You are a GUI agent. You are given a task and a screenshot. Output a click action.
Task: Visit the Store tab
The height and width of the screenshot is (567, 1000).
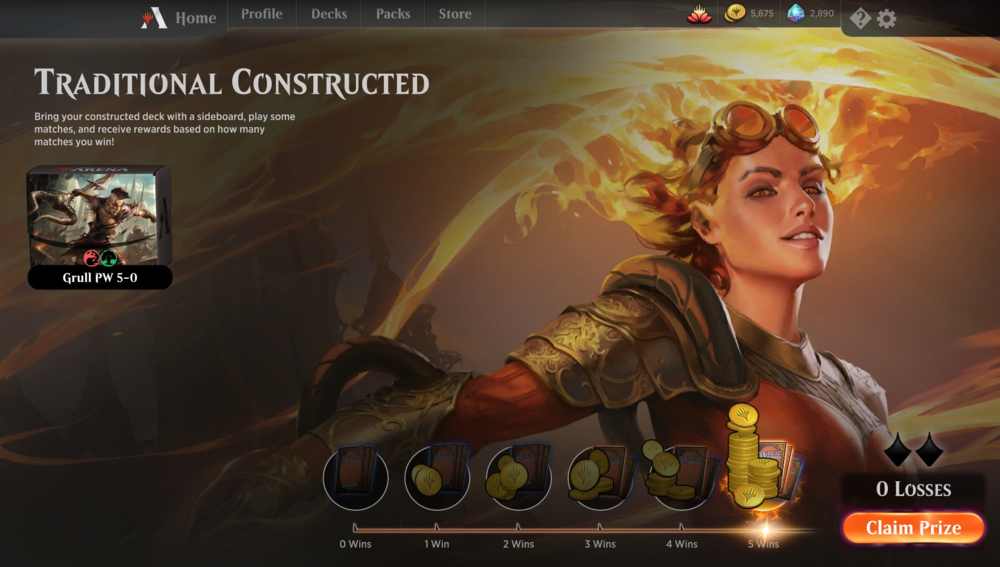[x=455, y=14]
